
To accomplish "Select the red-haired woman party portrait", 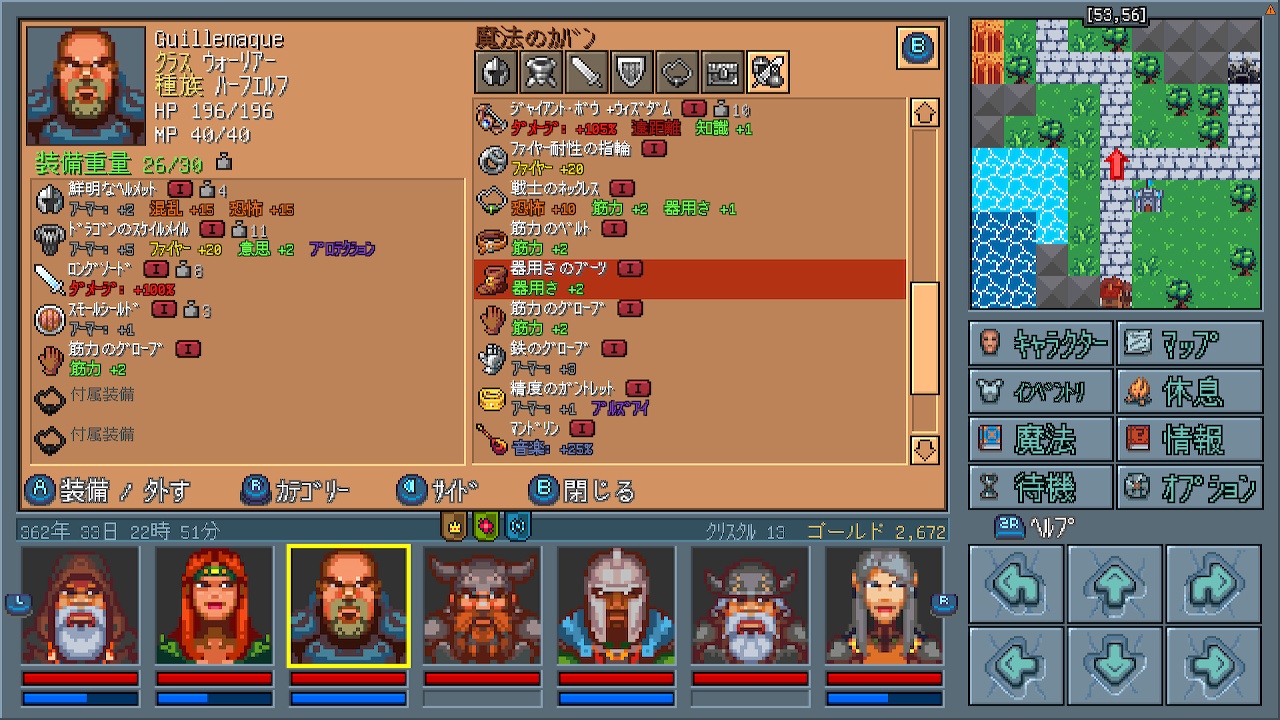I will pos(214,606).
